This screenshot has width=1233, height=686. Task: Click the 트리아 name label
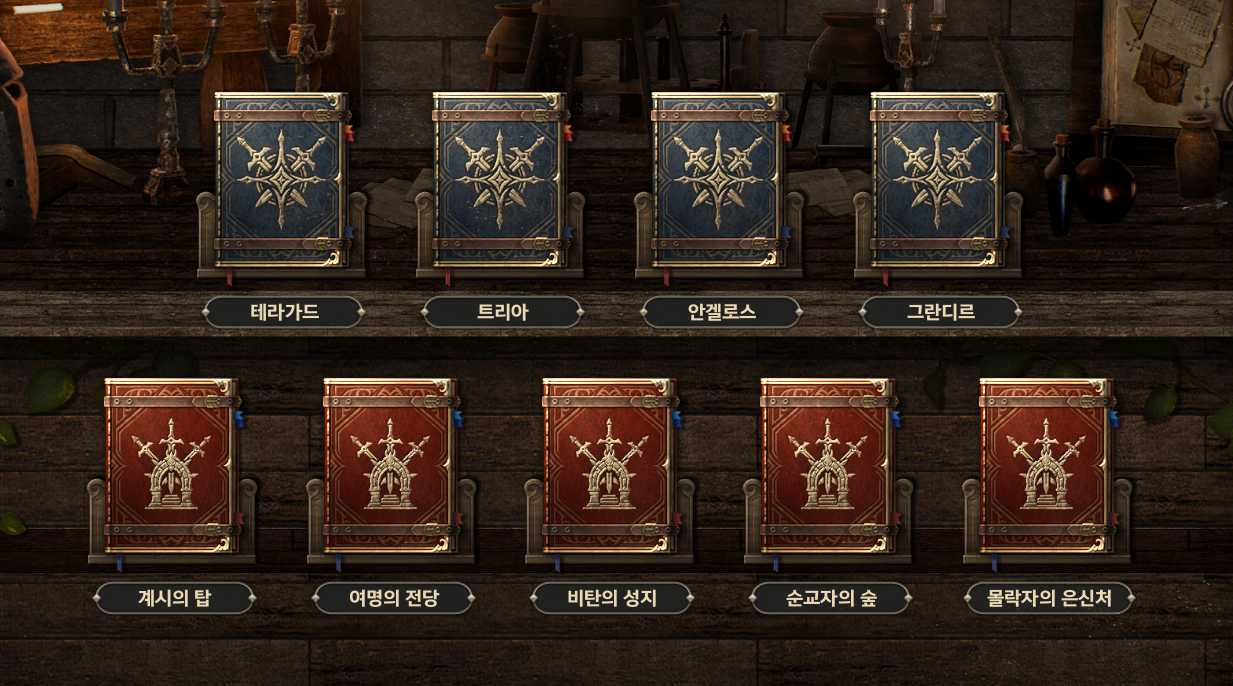[x=502, y=312]
